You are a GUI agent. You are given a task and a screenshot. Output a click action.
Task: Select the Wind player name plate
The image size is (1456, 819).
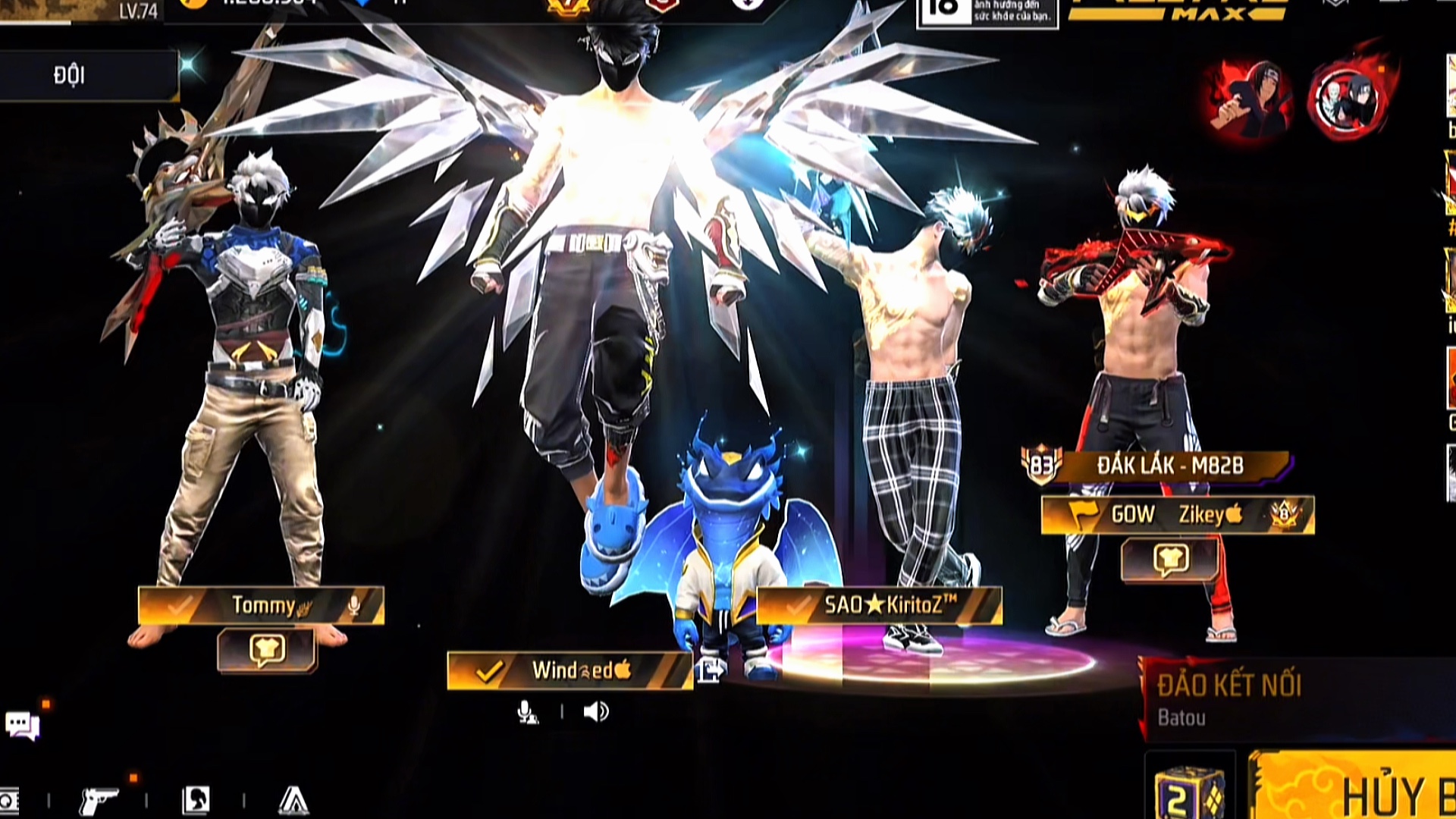point(570,670)
